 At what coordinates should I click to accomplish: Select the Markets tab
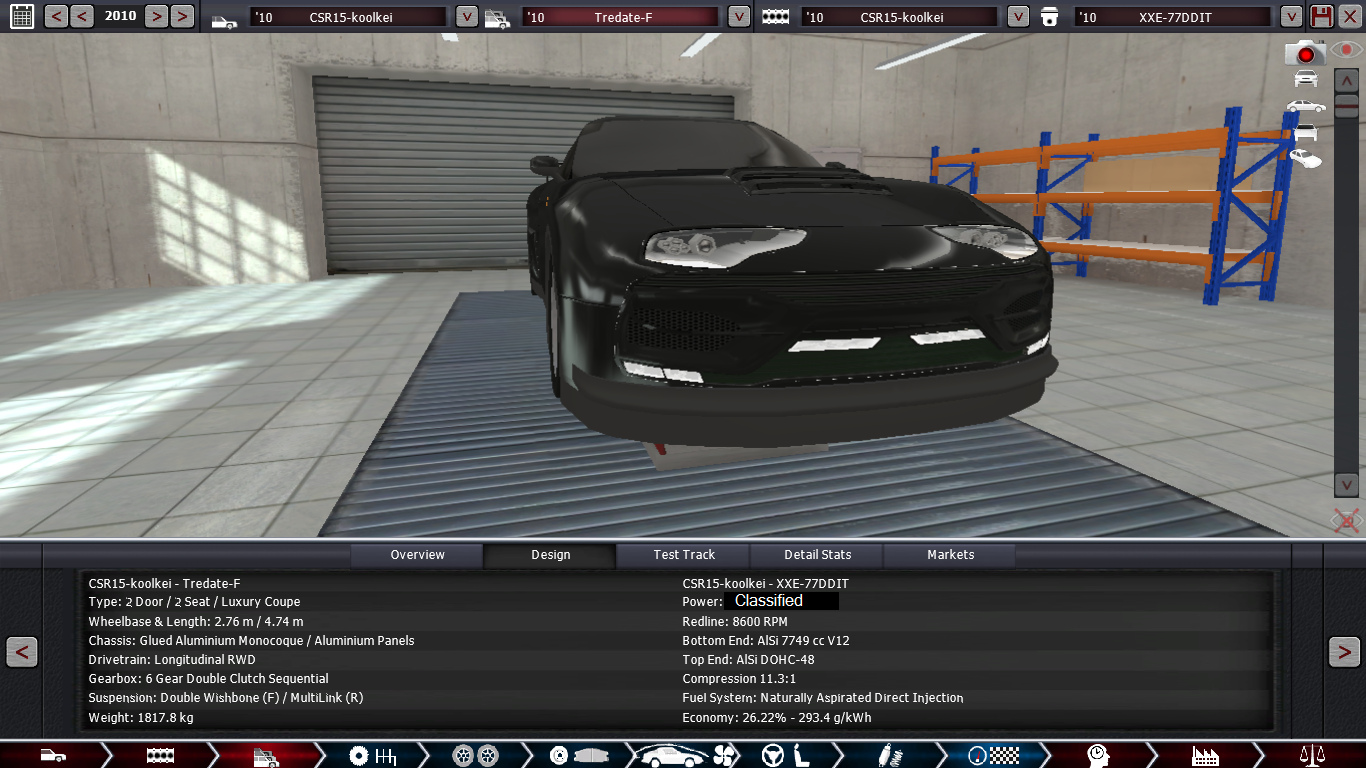(x=950, y=555)
